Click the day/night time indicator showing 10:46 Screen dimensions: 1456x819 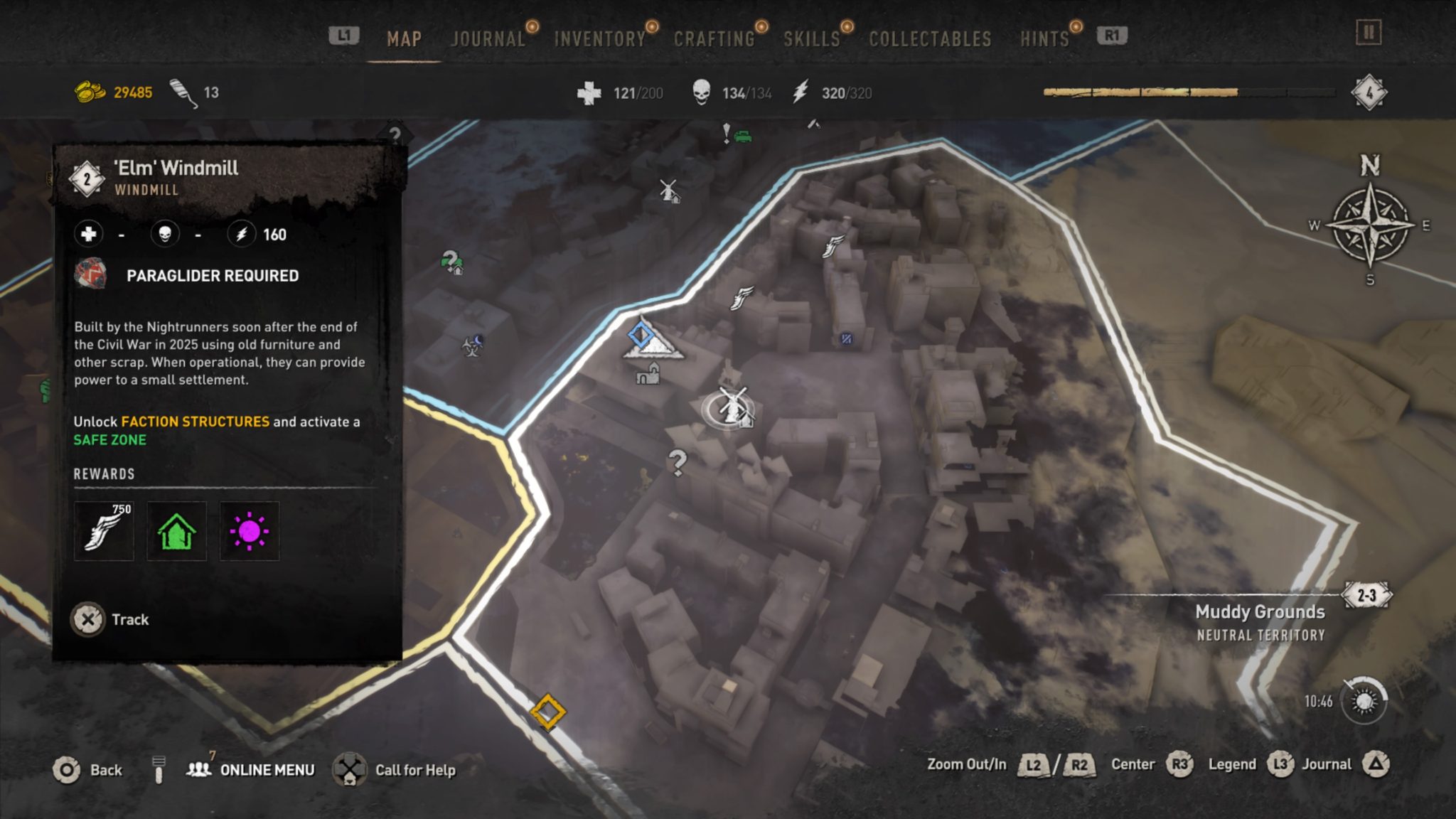[x=1364, y=699]
